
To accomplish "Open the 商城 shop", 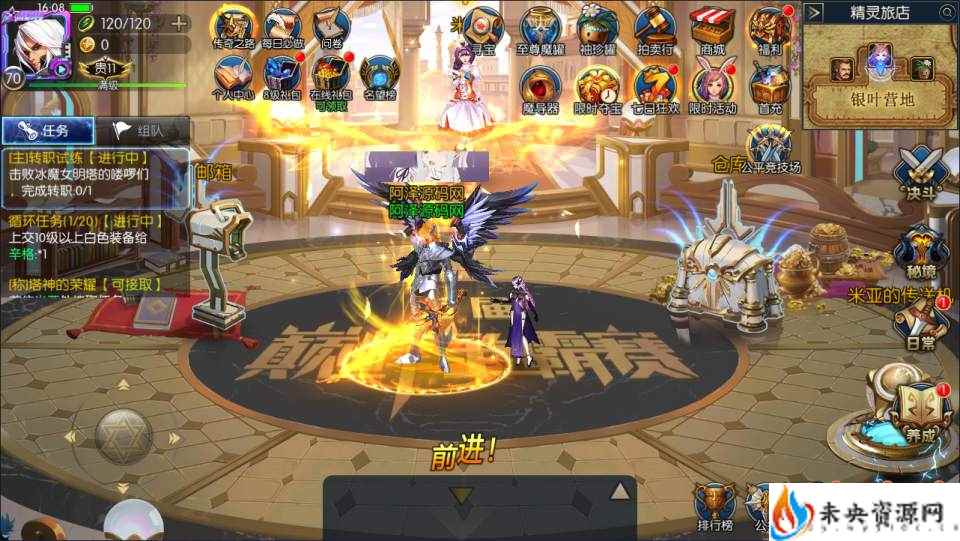I will 712,27.
